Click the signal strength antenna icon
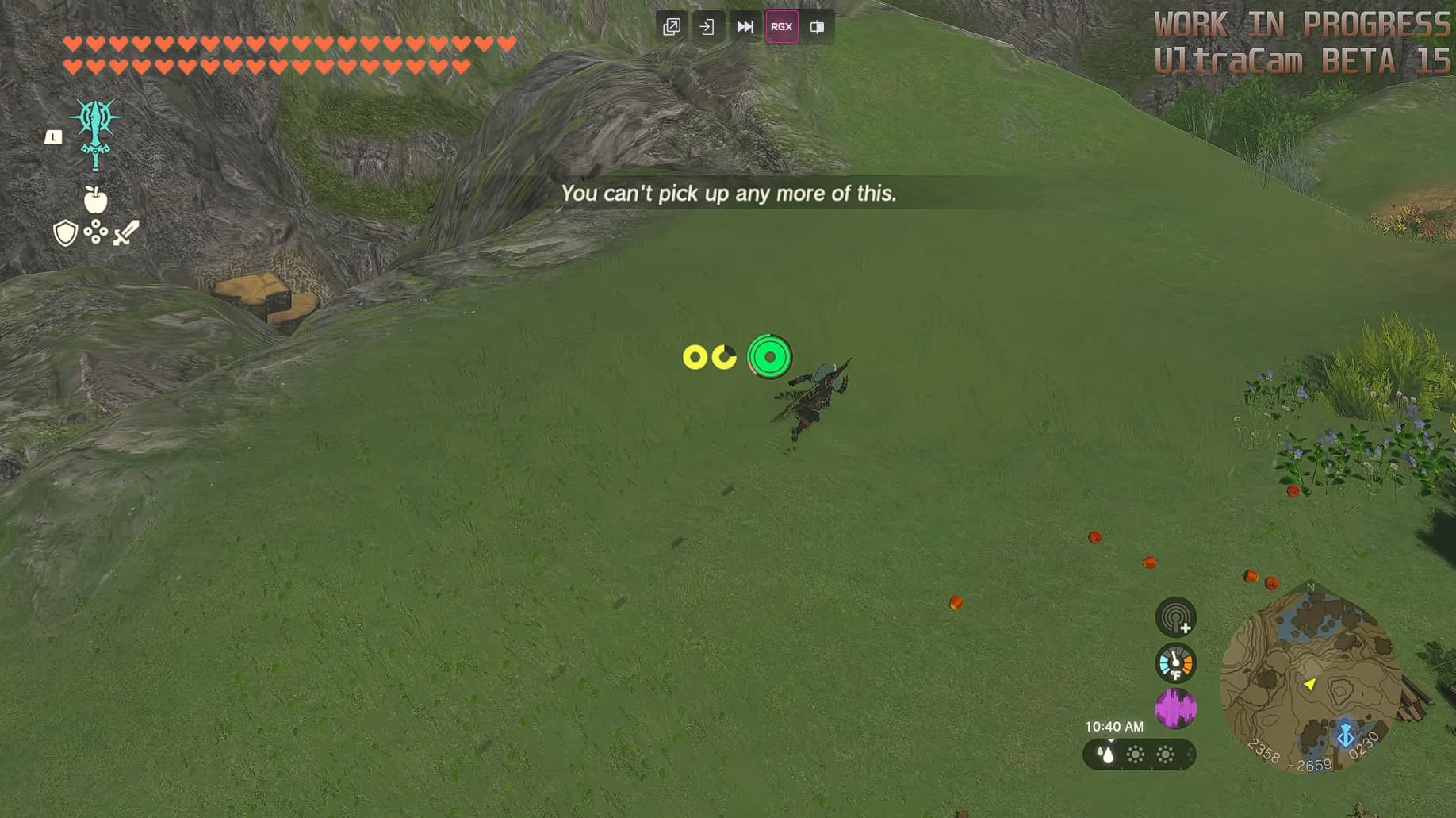 pyautogui.click(x=1174, y=619)
